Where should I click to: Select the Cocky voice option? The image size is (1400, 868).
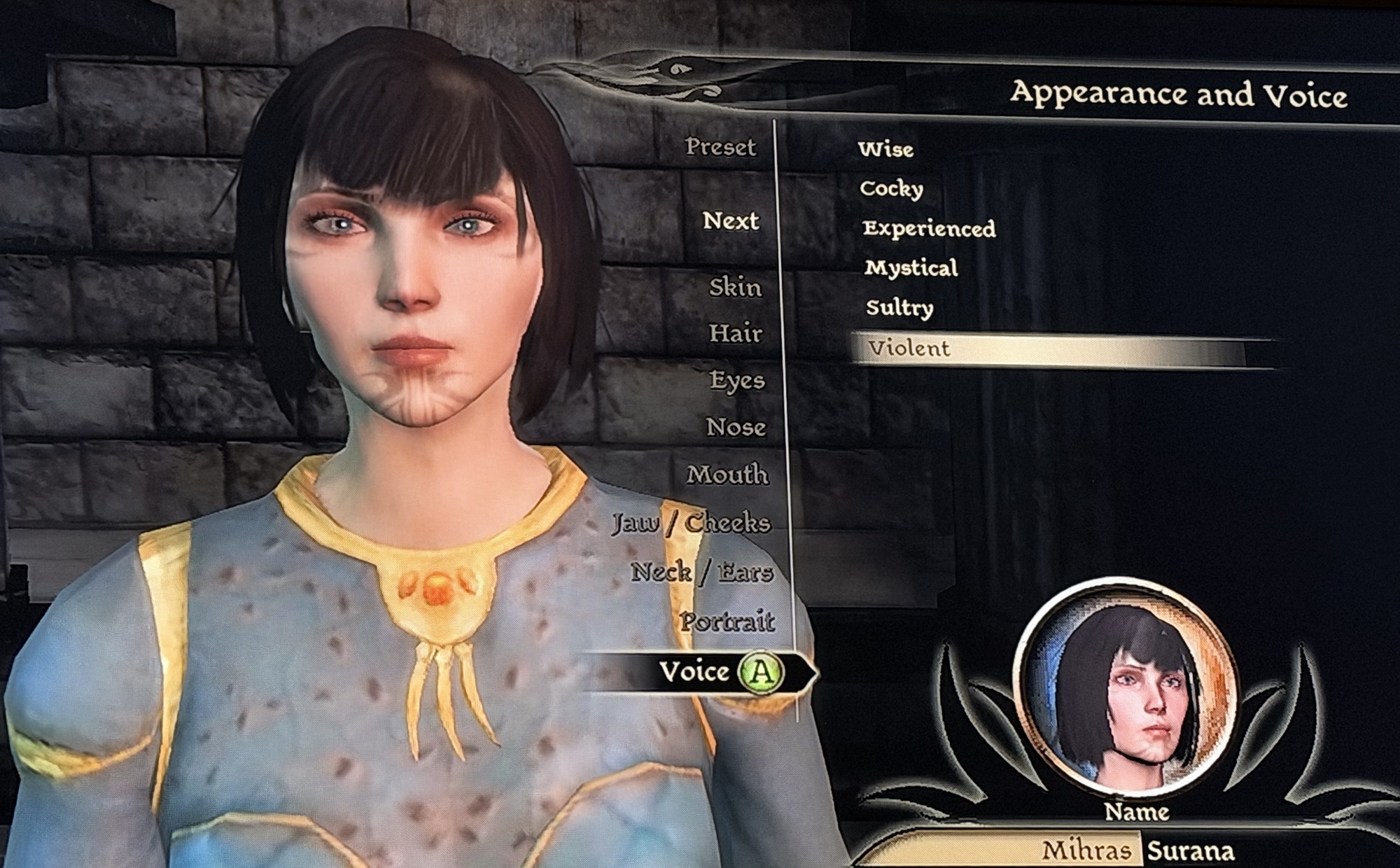(891, 189)
